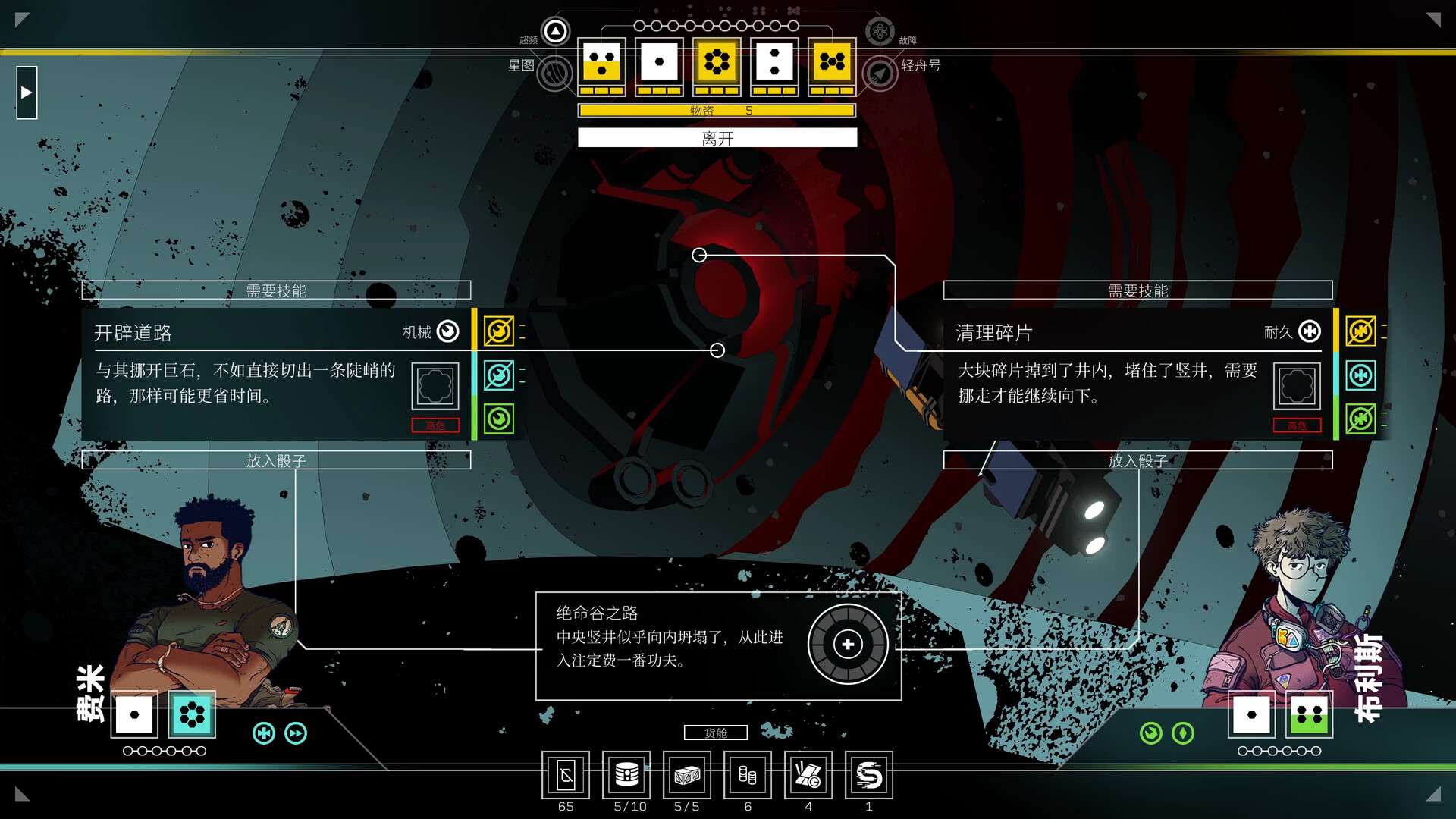Click the 放入骰子 header on the right task
The width and height of the screenshot is (1456, 819).
tap(1136, 460)
